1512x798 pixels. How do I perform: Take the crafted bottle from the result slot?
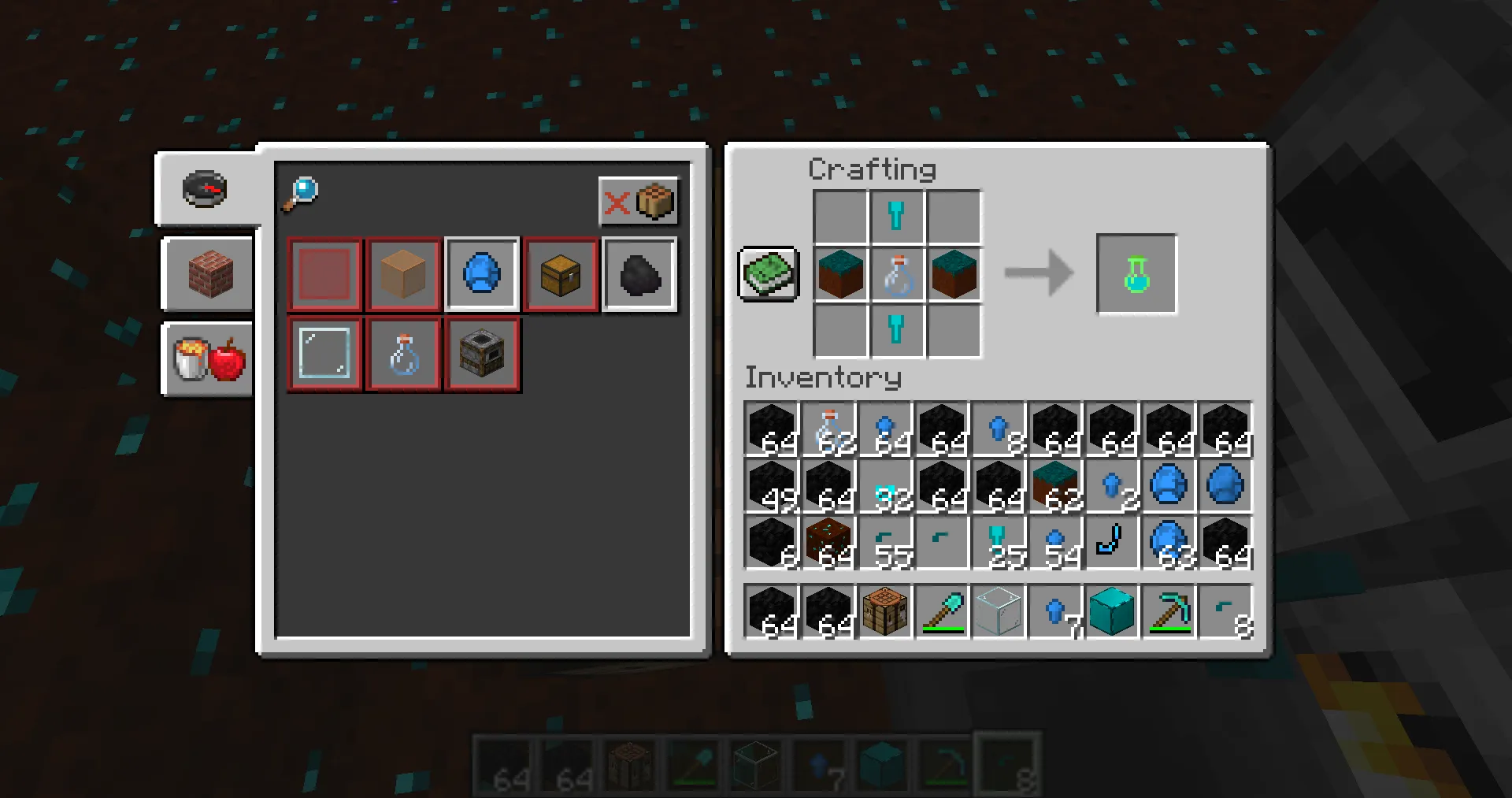click(1135, 273)
